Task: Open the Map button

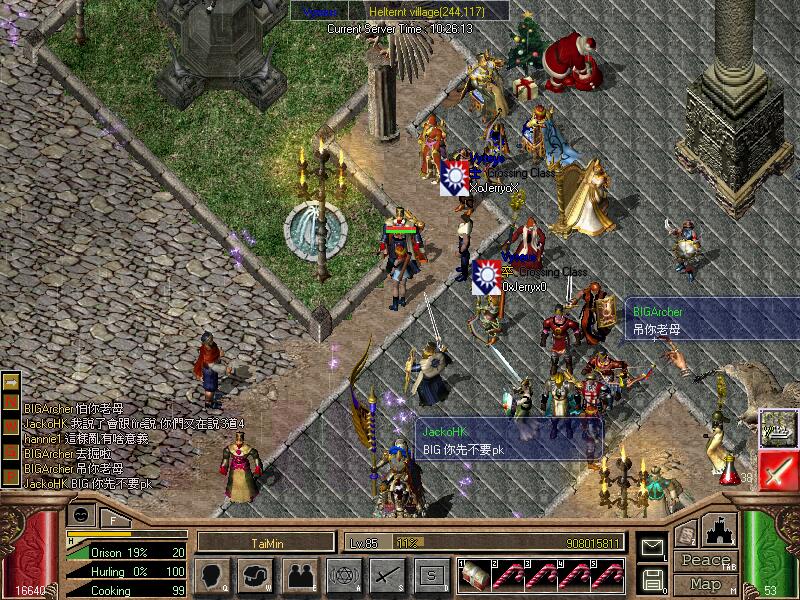Action: tap(704, 583)
